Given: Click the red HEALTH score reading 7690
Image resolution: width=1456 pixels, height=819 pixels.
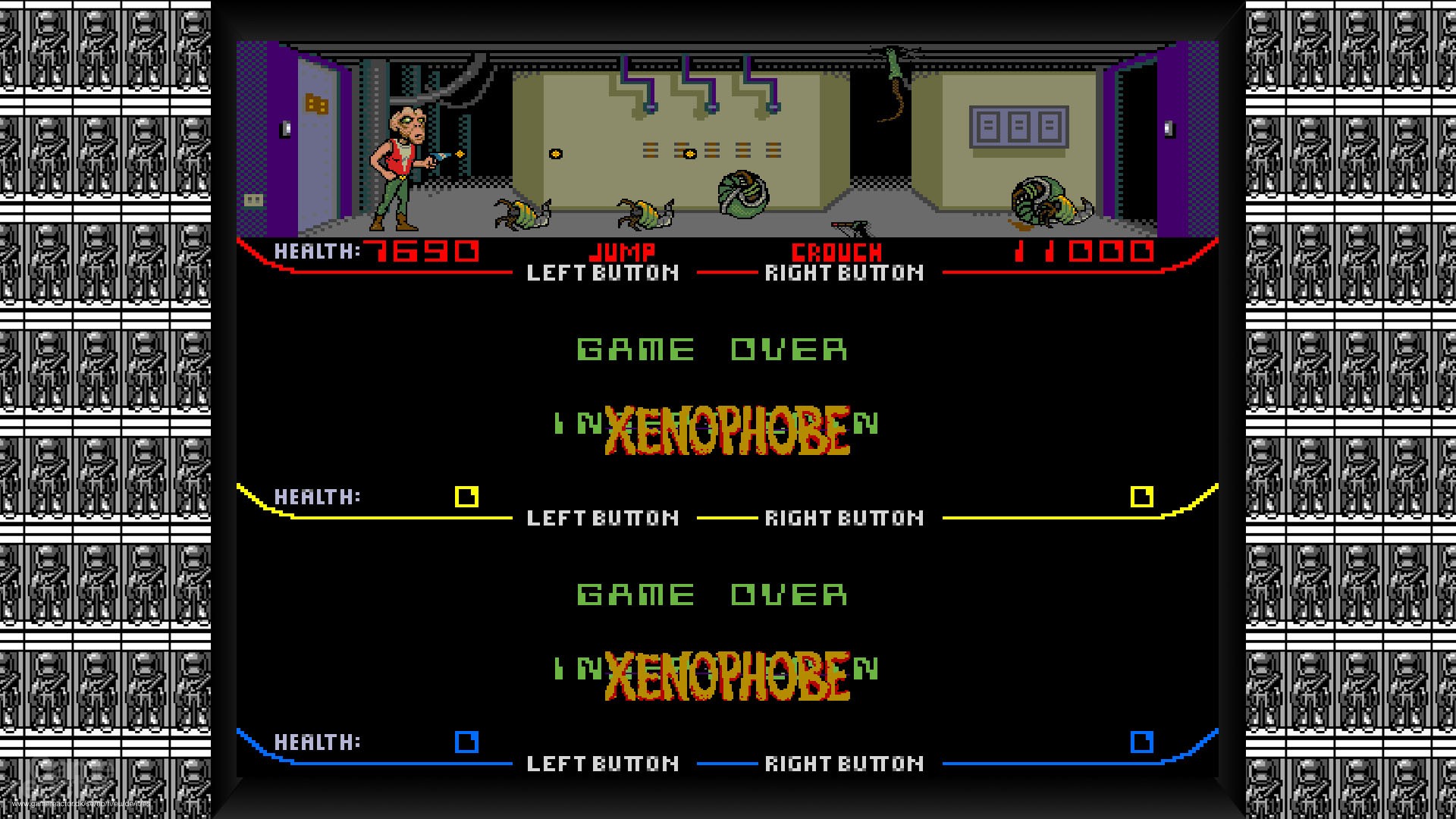Looking at the screenshot, I should (x=421, y=250).
